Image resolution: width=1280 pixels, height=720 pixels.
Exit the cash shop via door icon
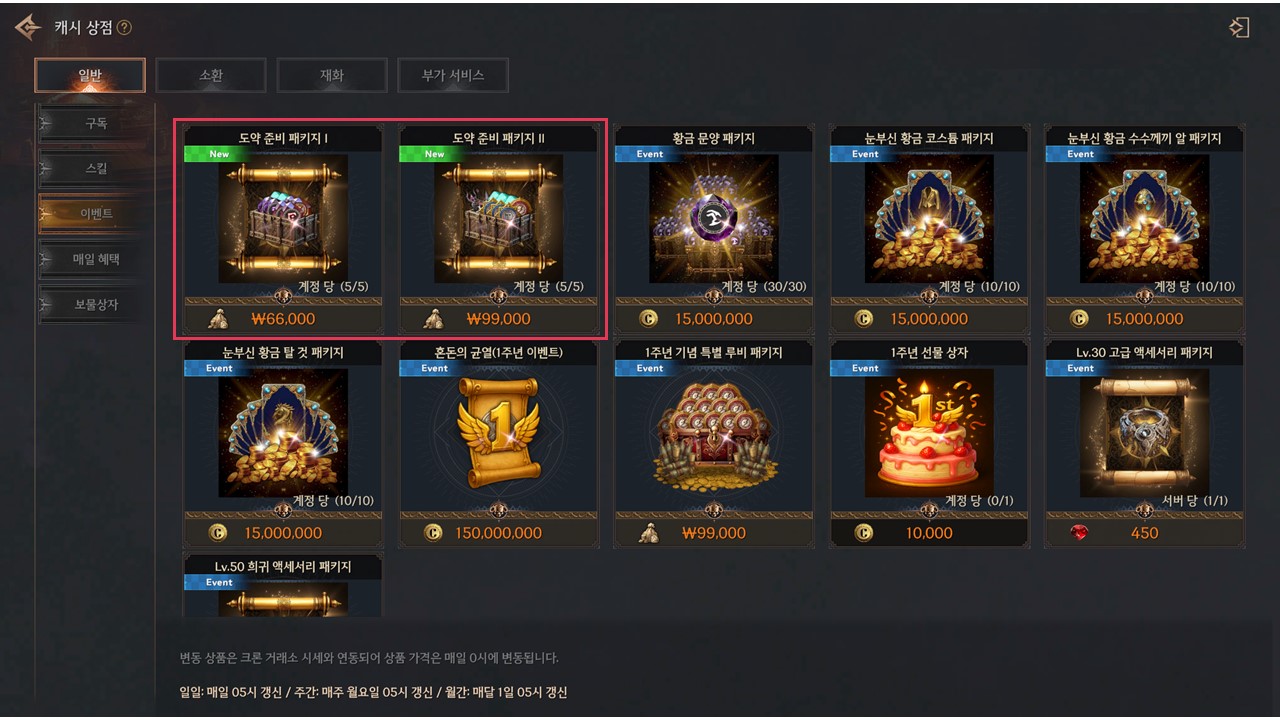[x=1240, y=27]
